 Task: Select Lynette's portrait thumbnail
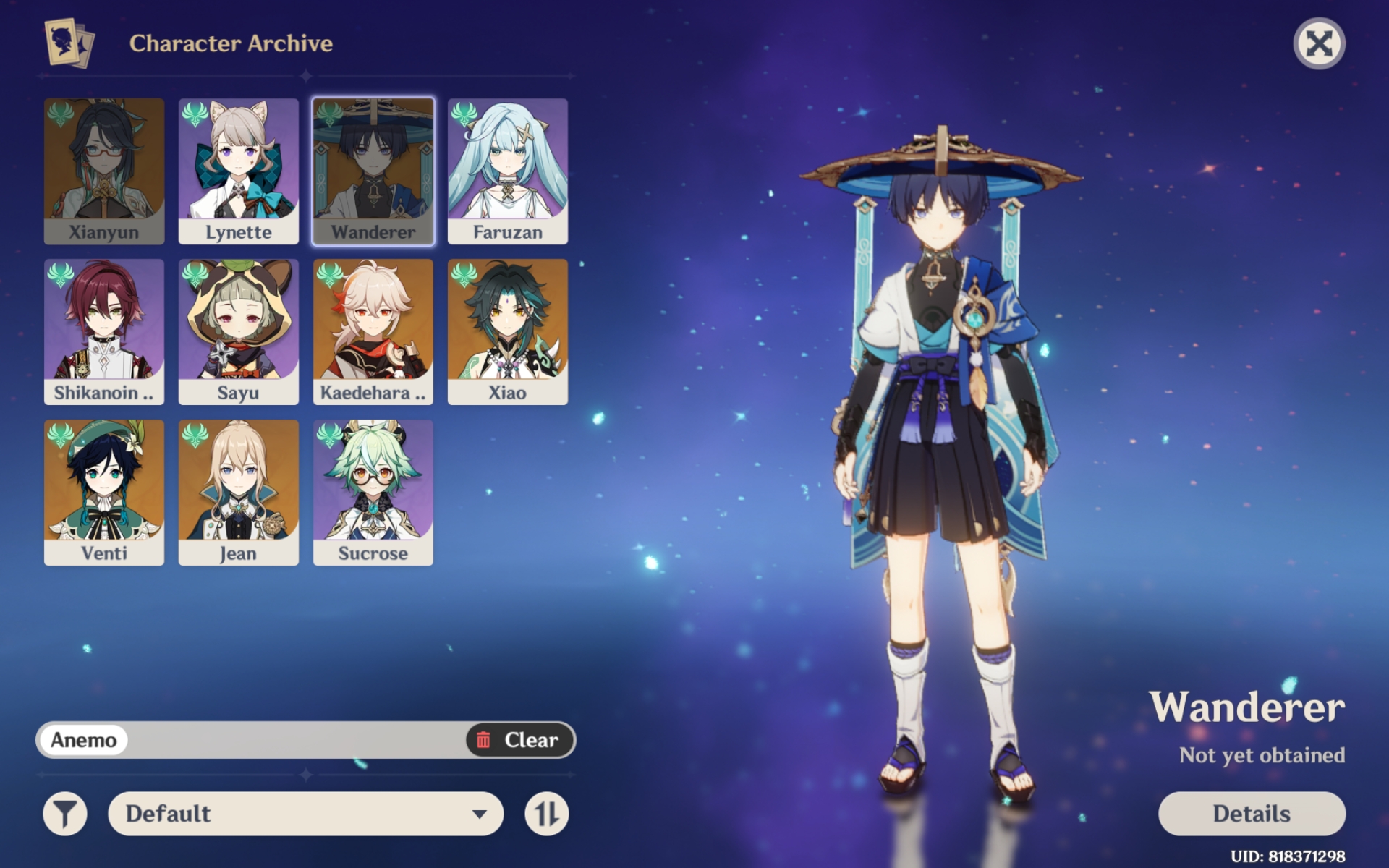point(238,170)
